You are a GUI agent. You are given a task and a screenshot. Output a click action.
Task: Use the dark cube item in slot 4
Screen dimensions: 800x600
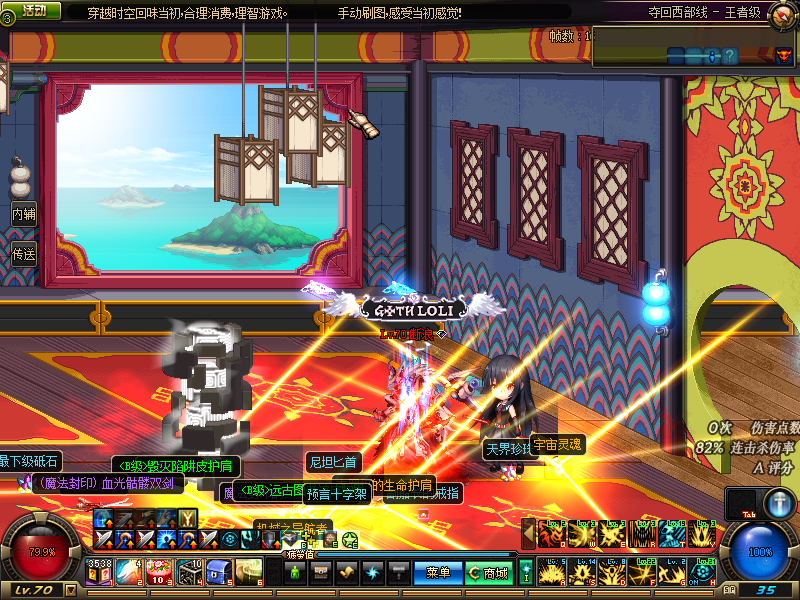[x=190, y=572]
